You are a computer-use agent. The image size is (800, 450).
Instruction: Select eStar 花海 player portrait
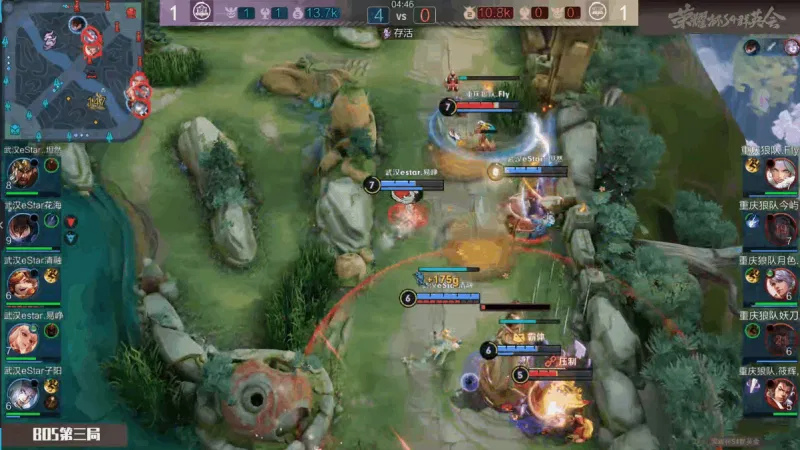click(x=23, y=229)
